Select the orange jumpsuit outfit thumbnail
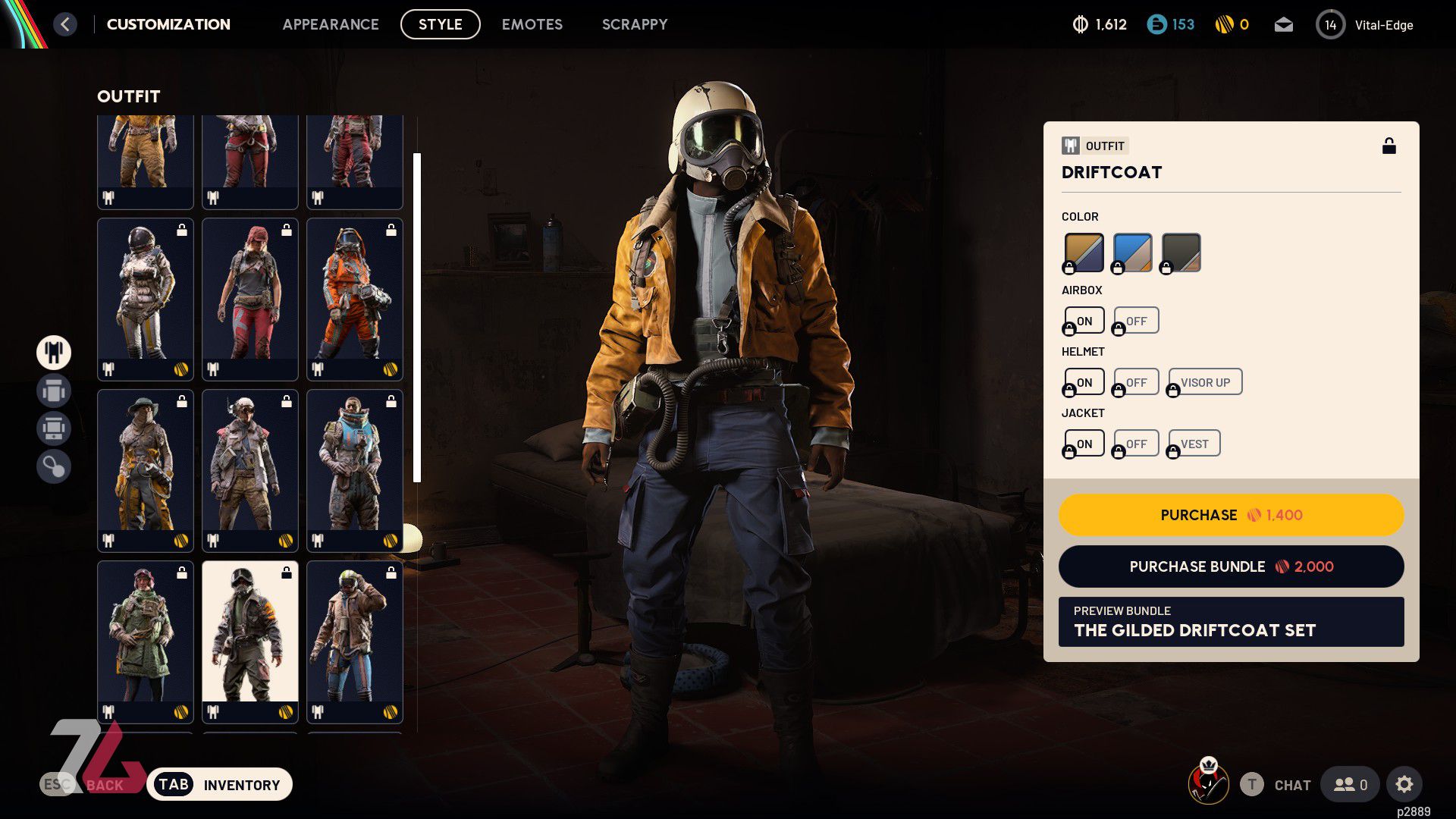 tap(355, 299)
